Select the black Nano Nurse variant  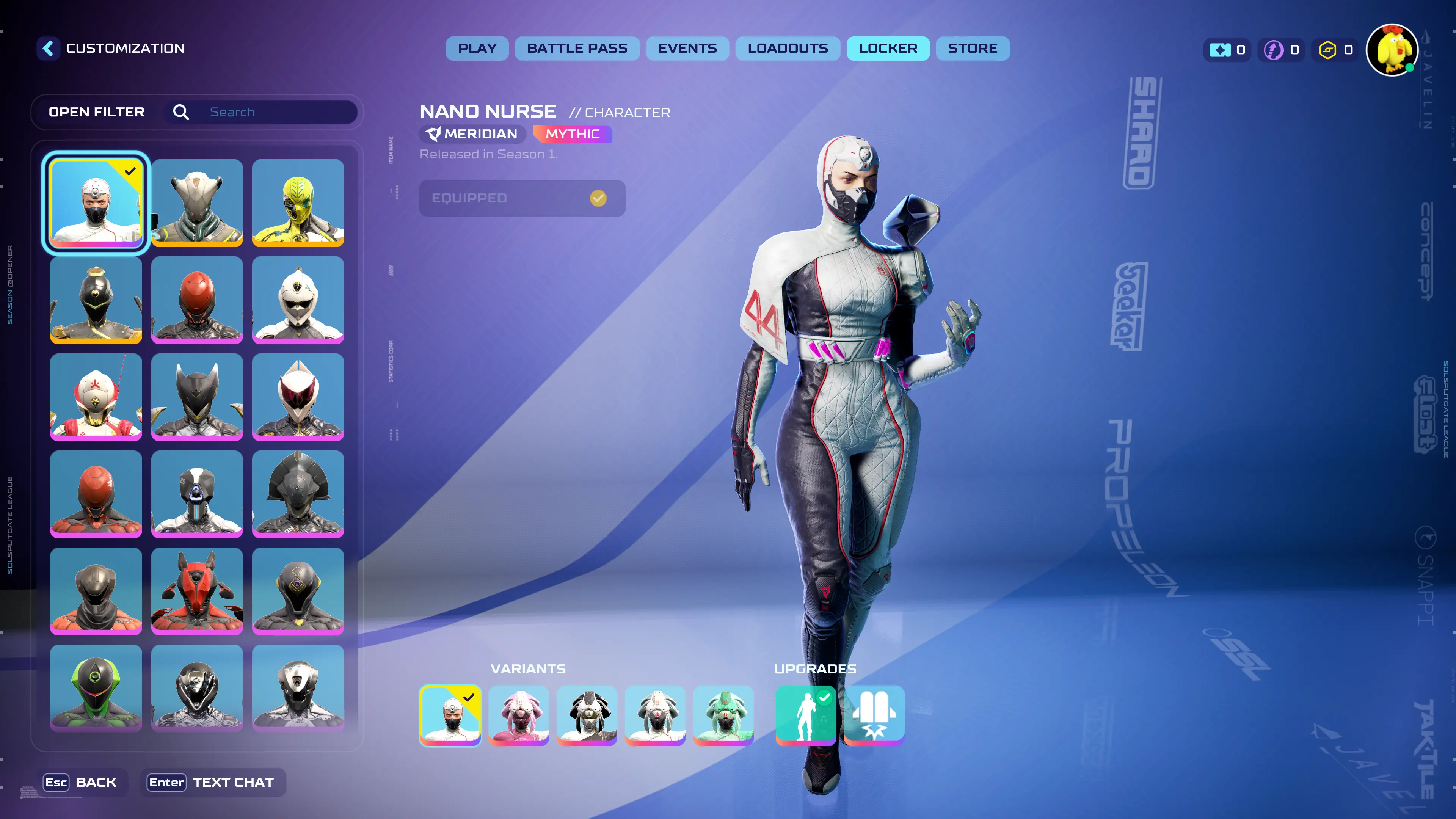click(587, 715)
